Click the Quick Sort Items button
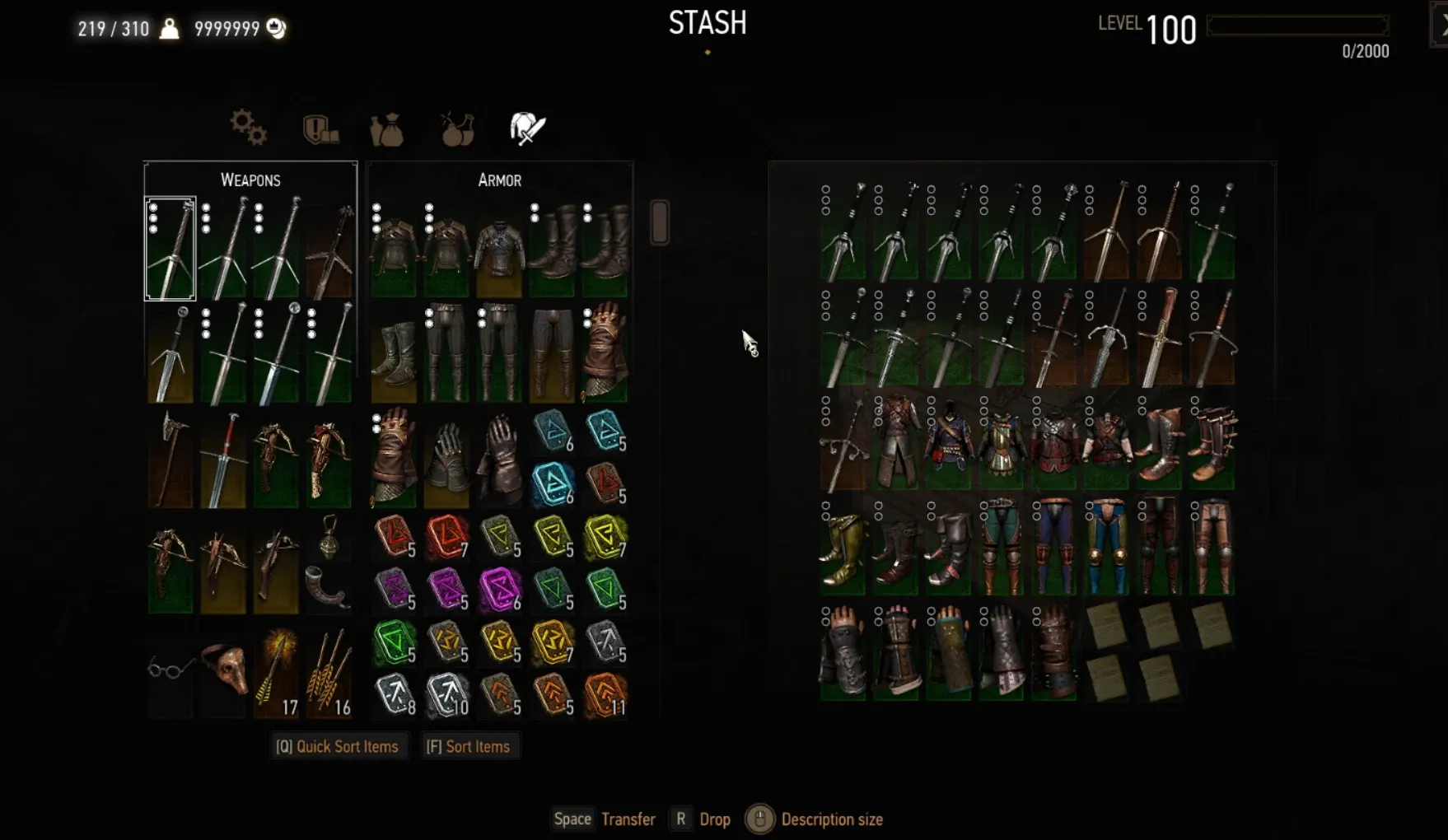 338,747
